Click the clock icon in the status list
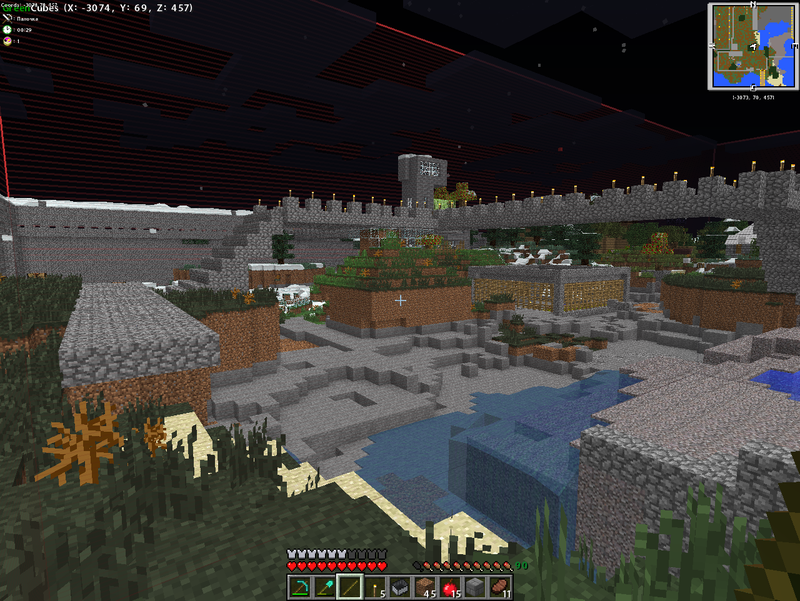This screenshot has height=601, width=800. [8, 30]
